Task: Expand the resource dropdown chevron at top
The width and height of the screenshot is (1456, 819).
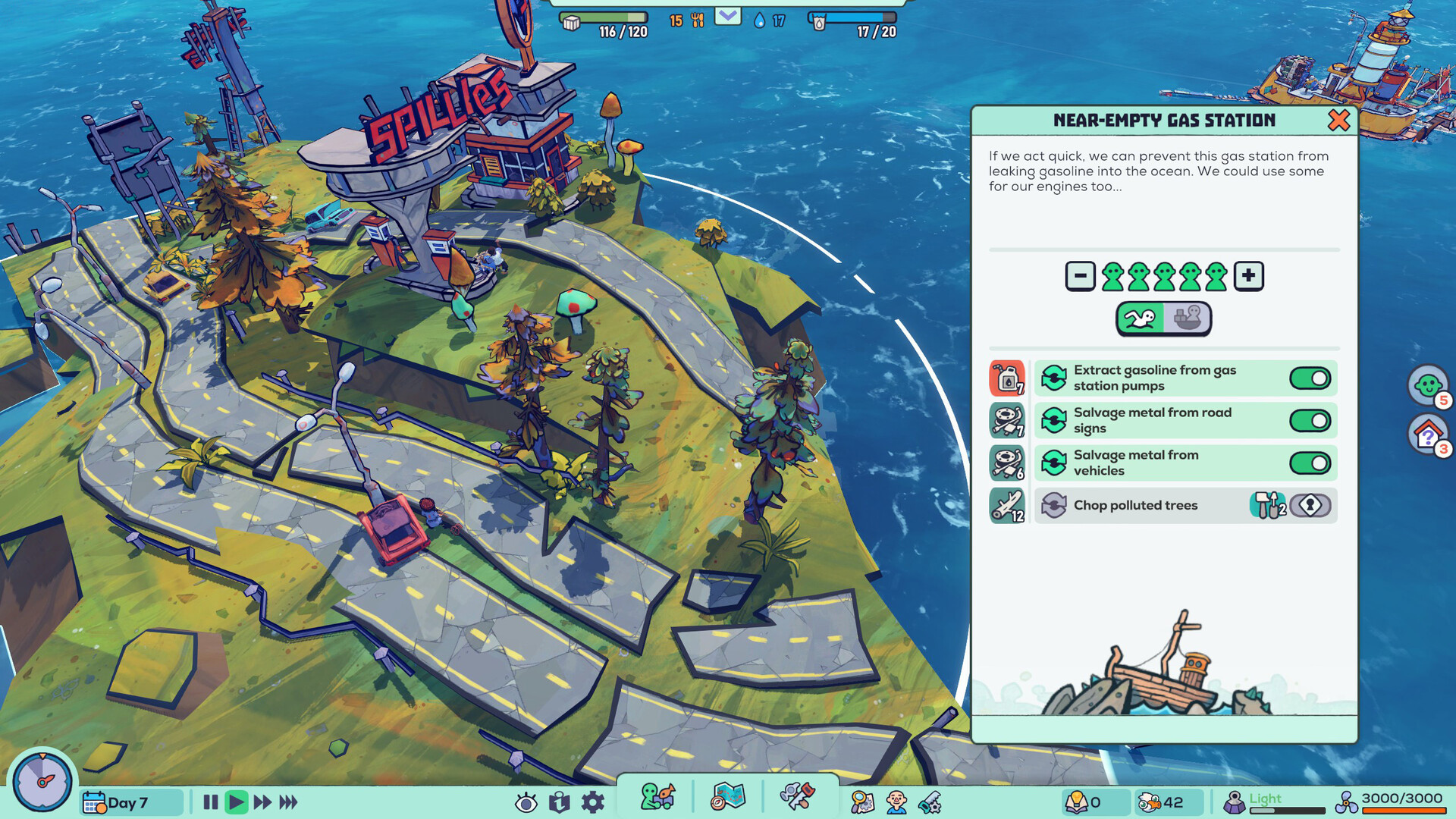Action: point(727,15)
